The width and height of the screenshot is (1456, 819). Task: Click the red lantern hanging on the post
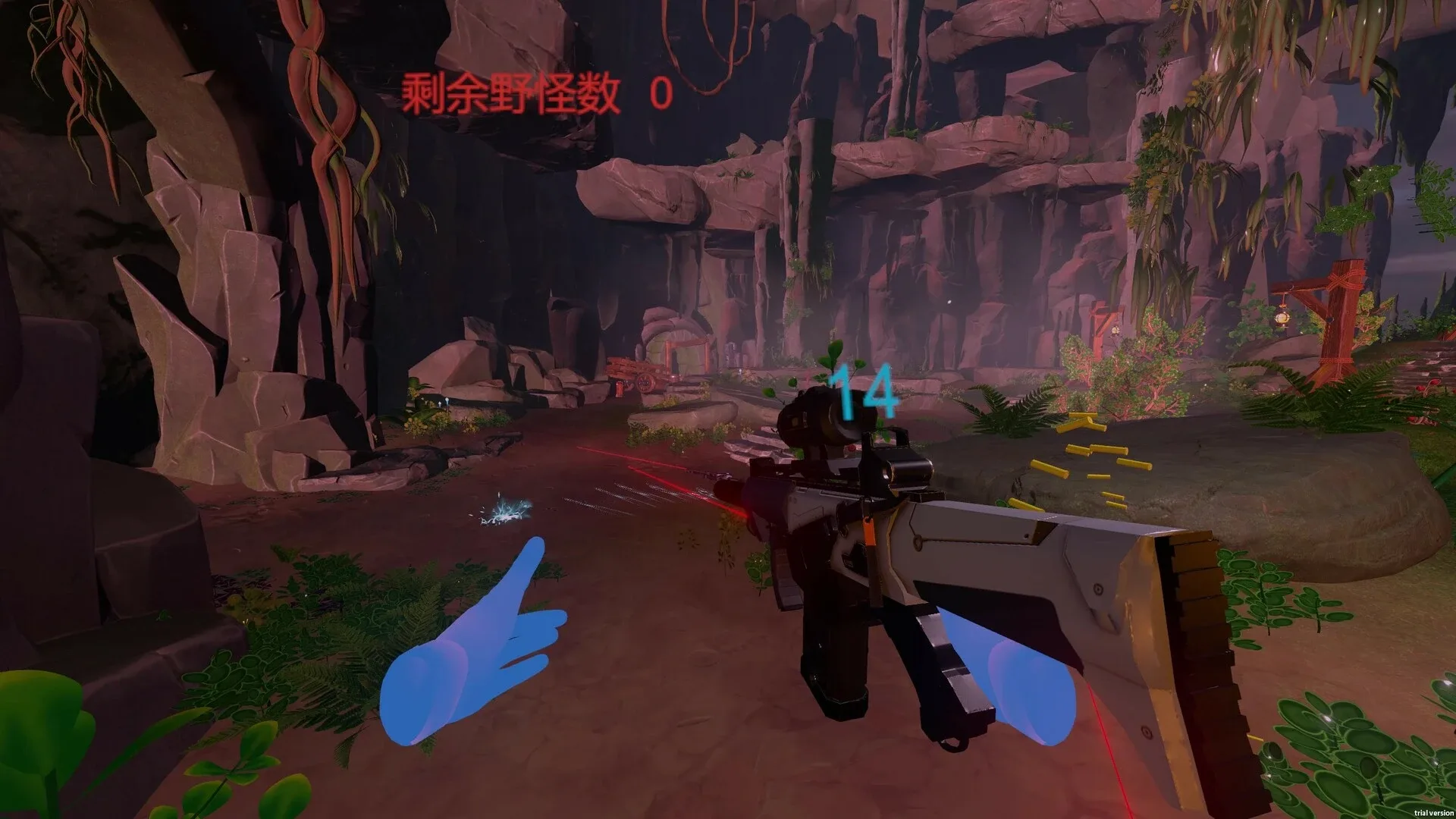pos(1282,318)
